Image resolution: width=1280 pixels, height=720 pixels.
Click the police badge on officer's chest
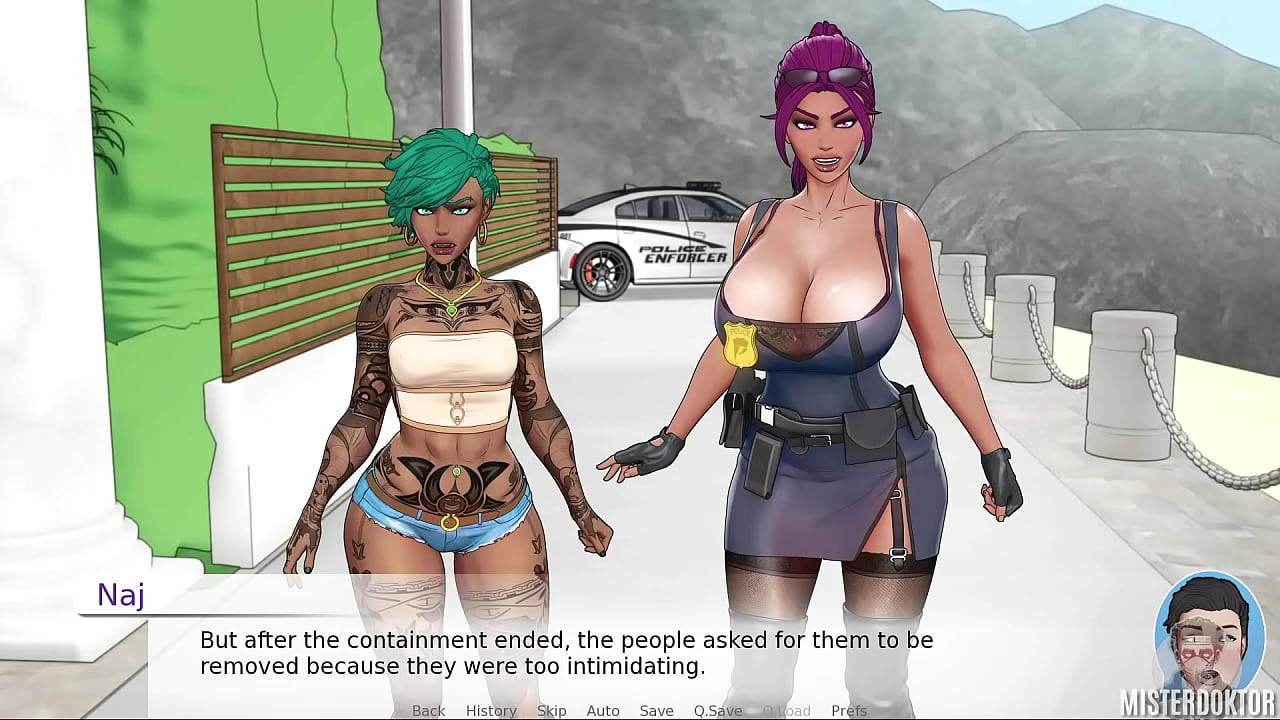pos(741,344)
